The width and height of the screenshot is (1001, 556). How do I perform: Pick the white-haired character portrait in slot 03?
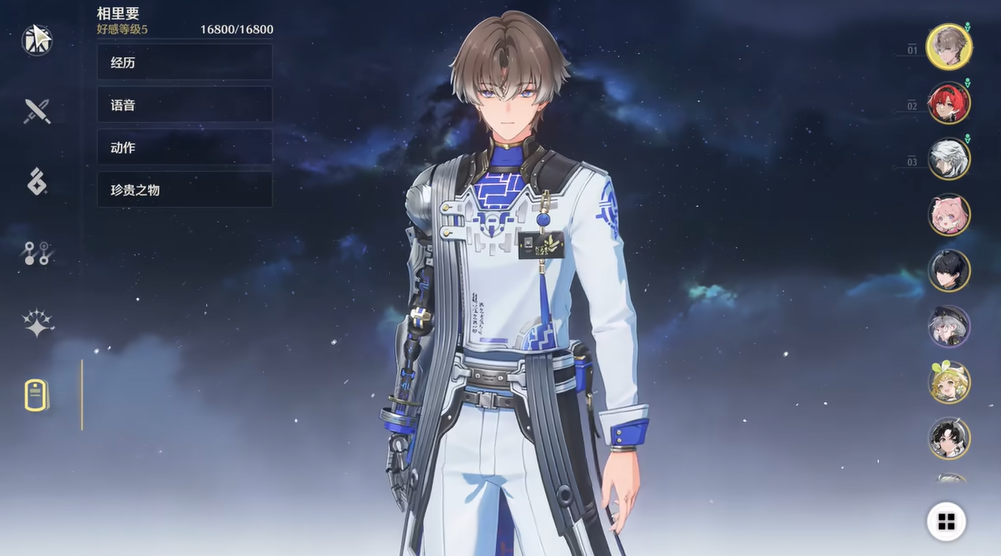948,159
